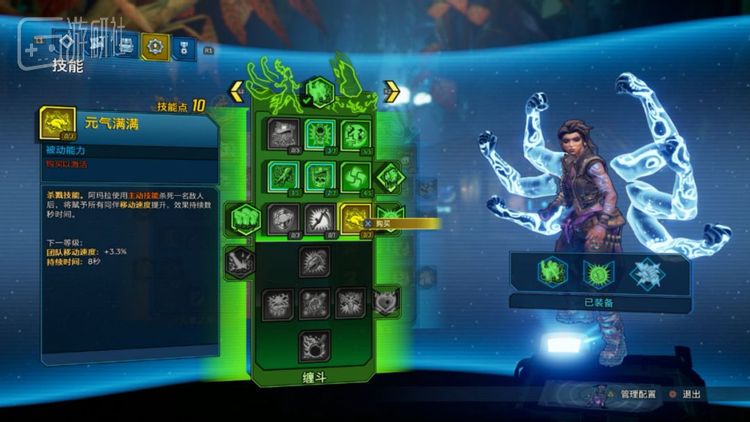Open the diamond-icon tab in top bar
This screenshot has height=422, width=750.
point(67,45)
